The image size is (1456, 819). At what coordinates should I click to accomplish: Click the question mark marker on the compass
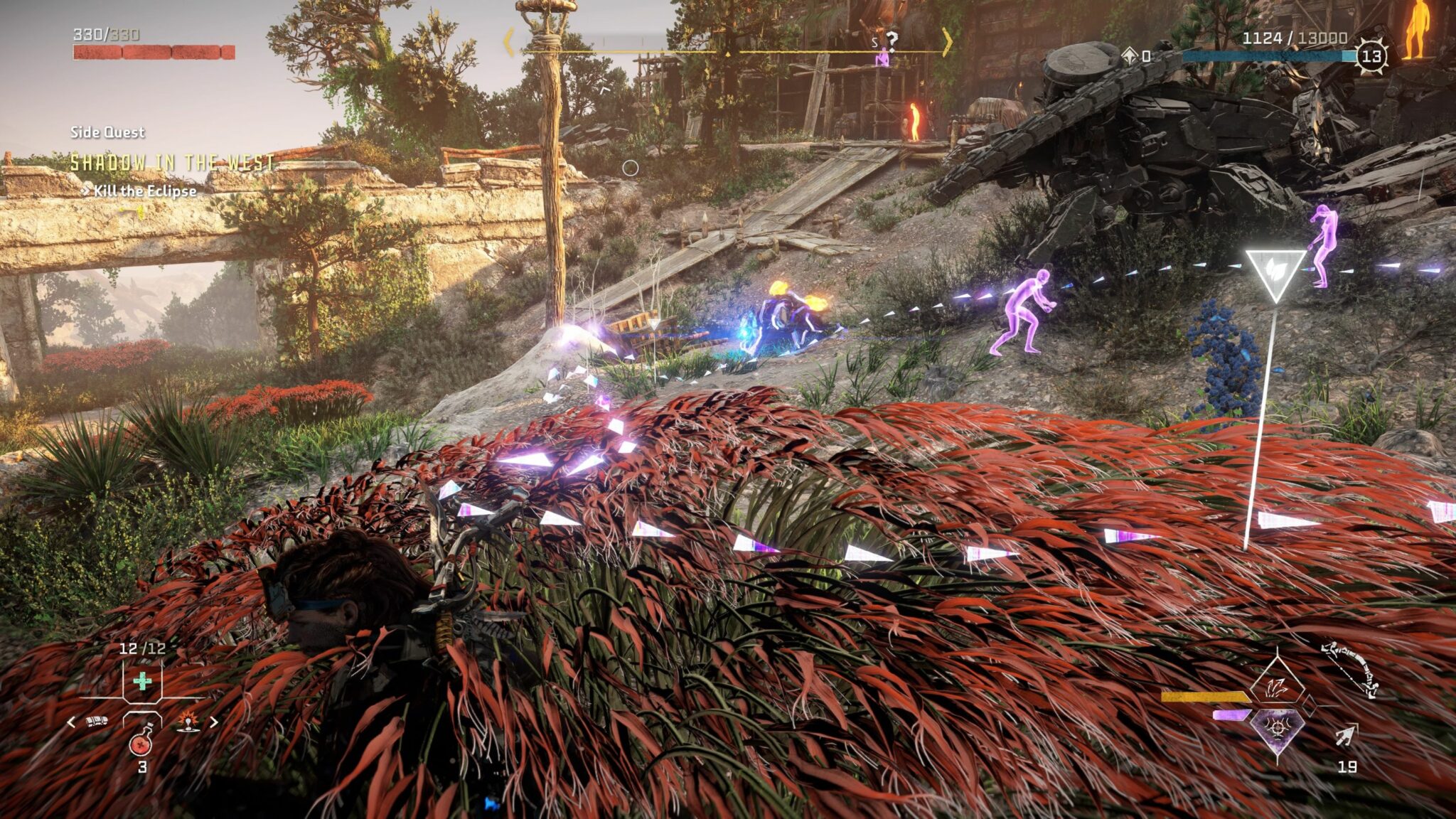point(891,40)
